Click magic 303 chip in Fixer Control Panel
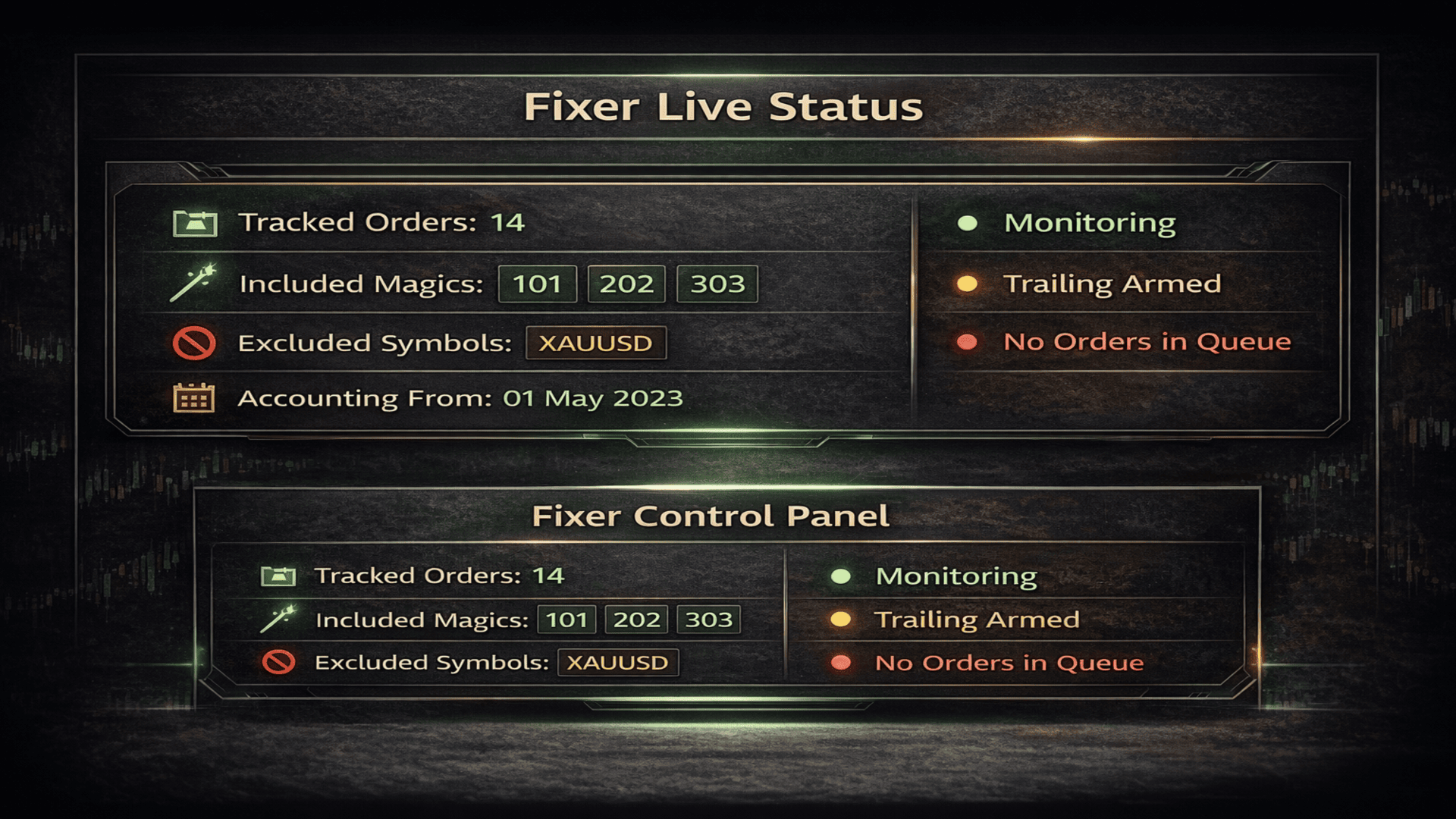 coord(708,620)
